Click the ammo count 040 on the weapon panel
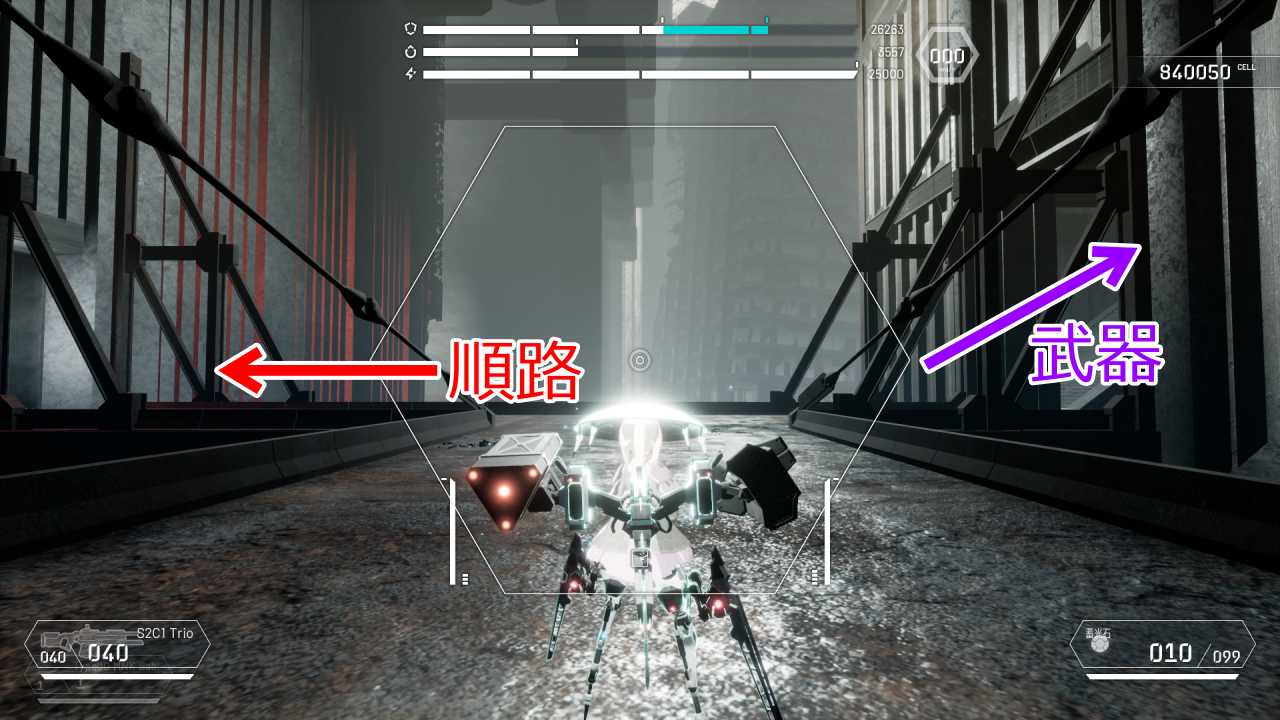The width and height of the screenshot is (1280, 720). tap(108, 652)
